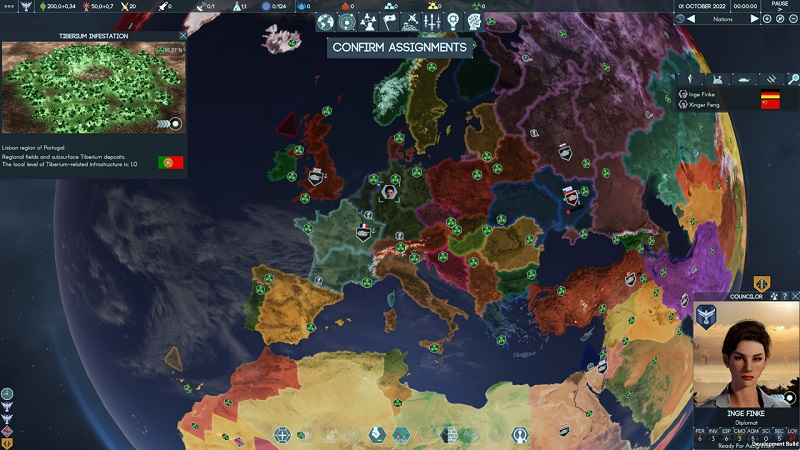Cycle to previous Nations view arrow
800x450 pixels.
pyautogui.click(x=691, y=19)
